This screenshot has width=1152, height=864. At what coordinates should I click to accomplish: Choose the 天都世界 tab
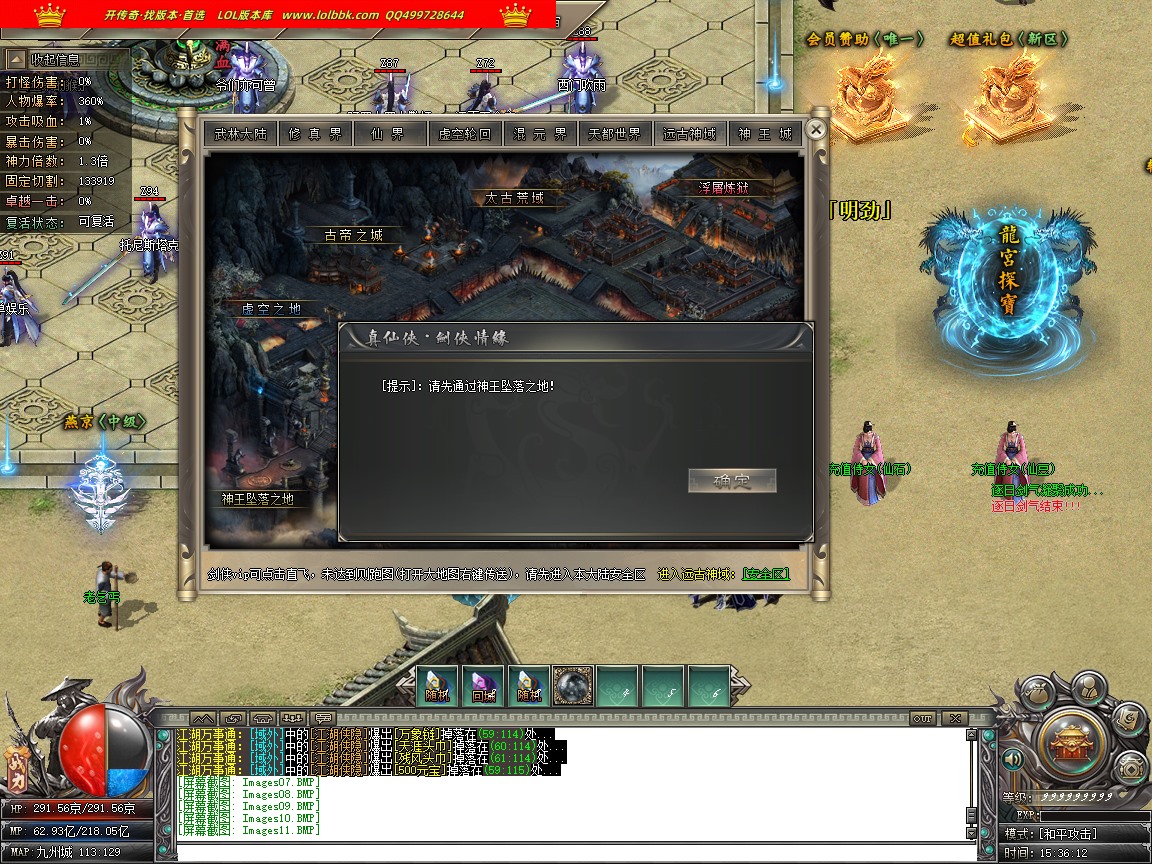pyautogui.click(x=615, y=134)
